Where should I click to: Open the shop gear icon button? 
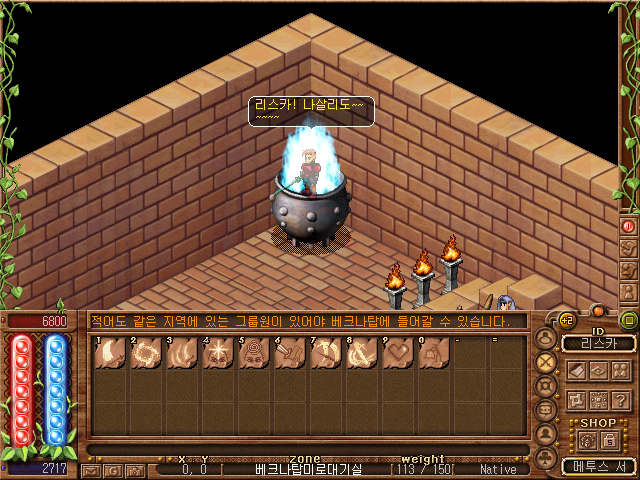(586, 440)
